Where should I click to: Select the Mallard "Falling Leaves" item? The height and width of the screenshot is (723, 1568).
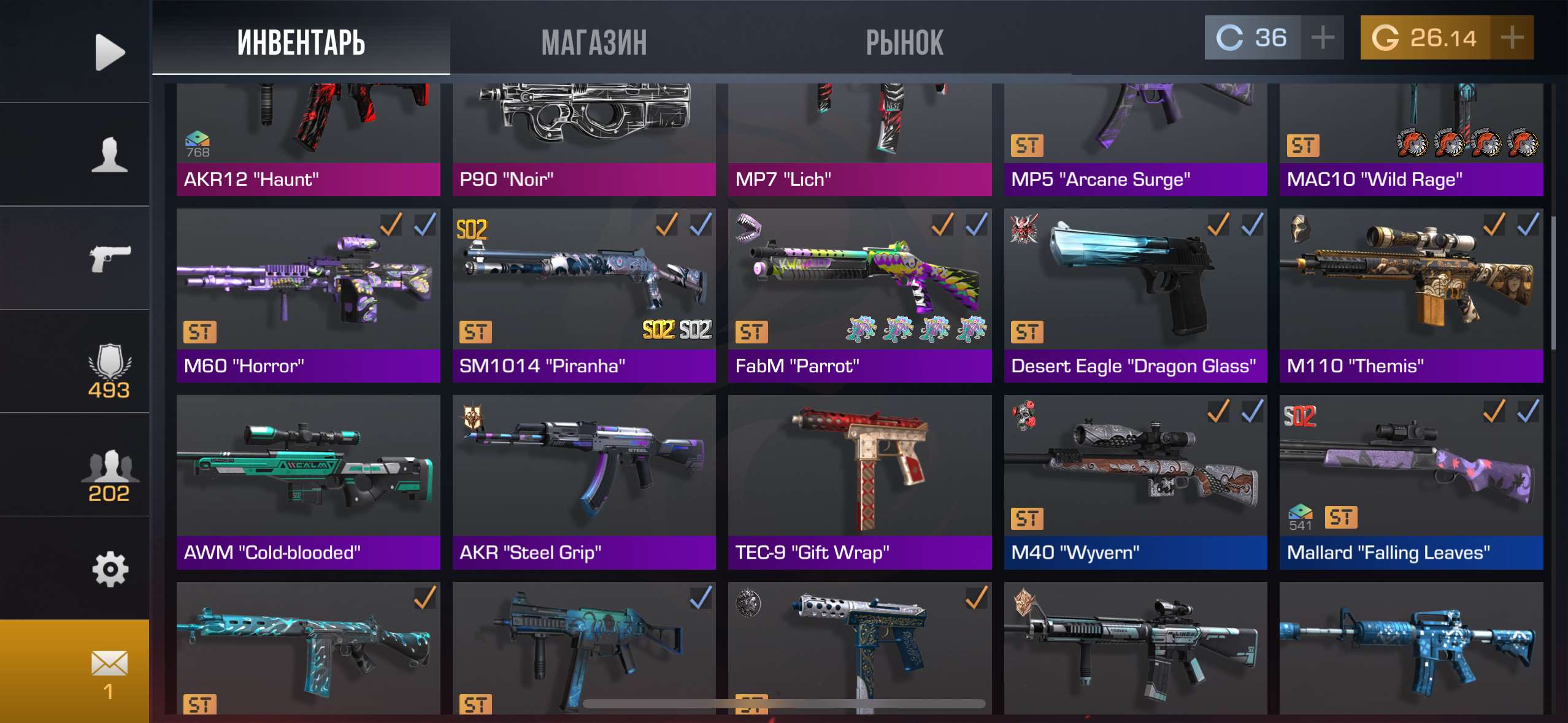point(1411,481)
